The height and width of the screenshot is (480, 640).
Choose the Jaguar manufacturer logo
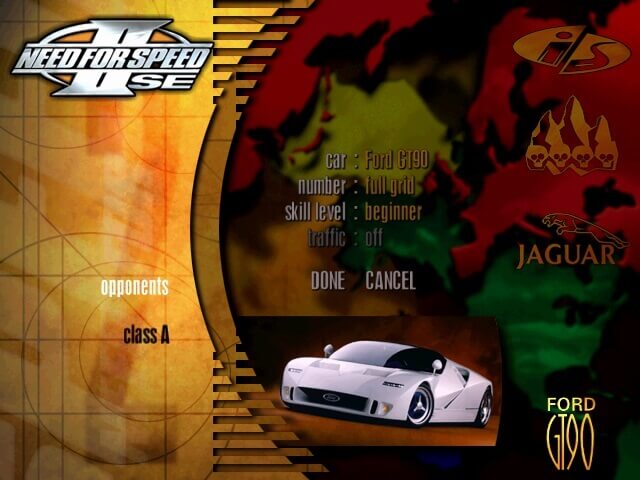coord(570,241)
